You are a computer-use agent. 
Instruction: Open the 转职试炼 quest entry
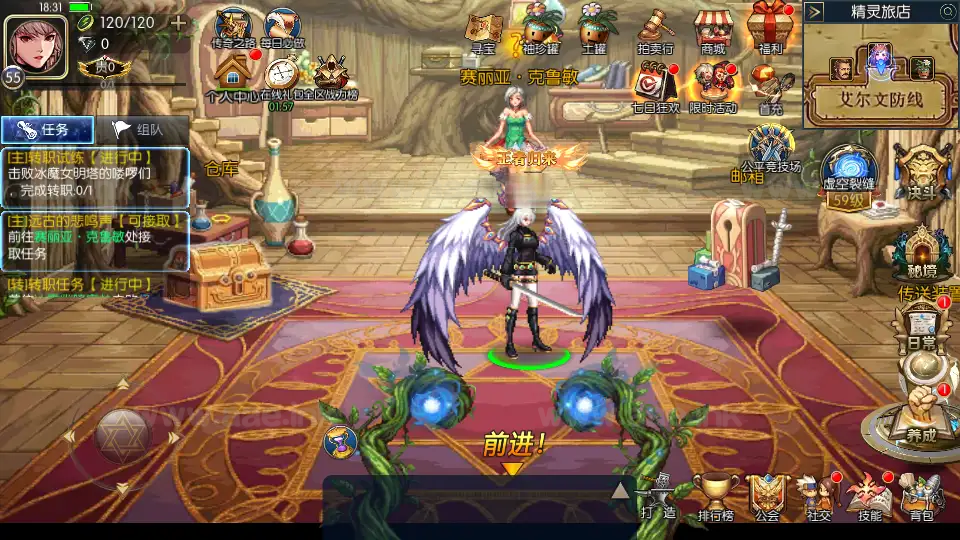tap(95, 172)
